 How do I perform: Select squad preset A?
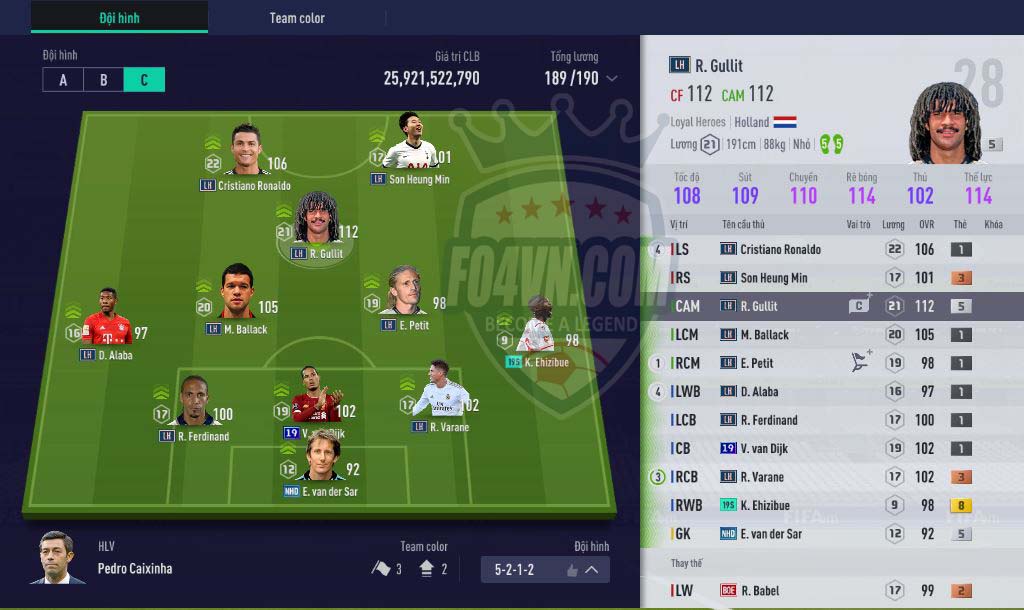pyautogui.click(x=63, y=80)
